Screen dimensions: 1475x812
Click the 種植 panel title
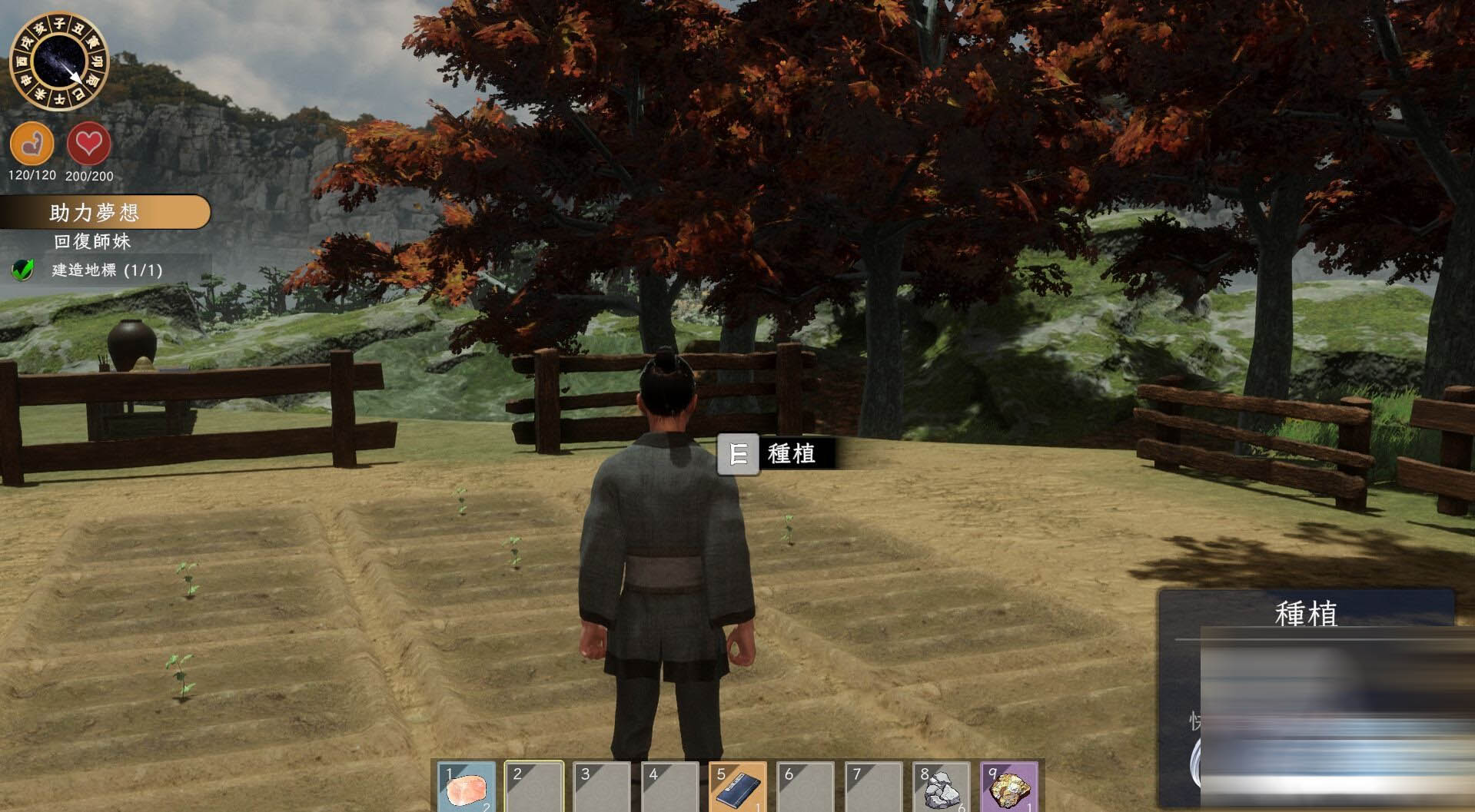pyautogui.click(x=1306, y=614)
